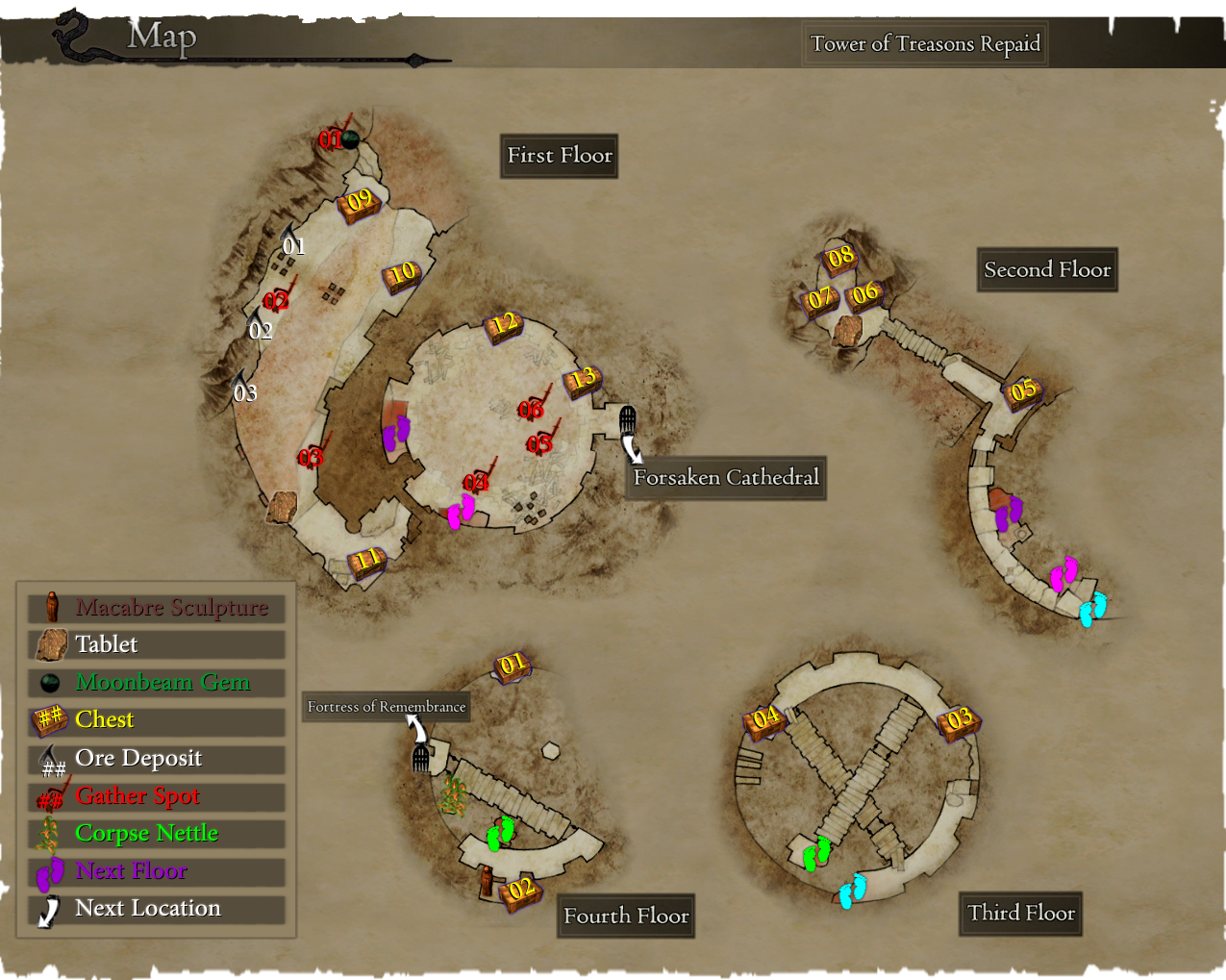This screenshot has height=980, width=1226.
Task: Go to Forsaken Cathedral location label
Action: (x=726, y=478)
